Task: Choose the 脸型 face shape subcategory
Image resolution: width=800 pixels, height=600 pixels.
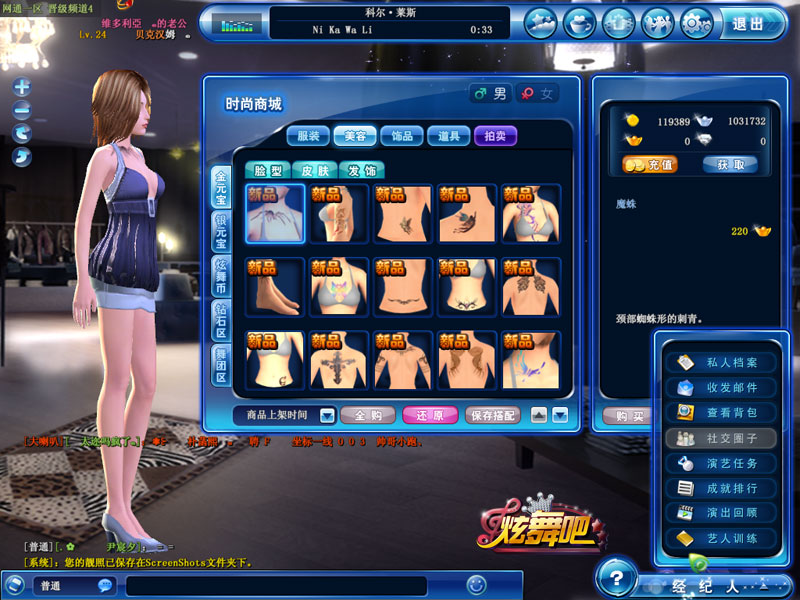Action: coord(268,171)
